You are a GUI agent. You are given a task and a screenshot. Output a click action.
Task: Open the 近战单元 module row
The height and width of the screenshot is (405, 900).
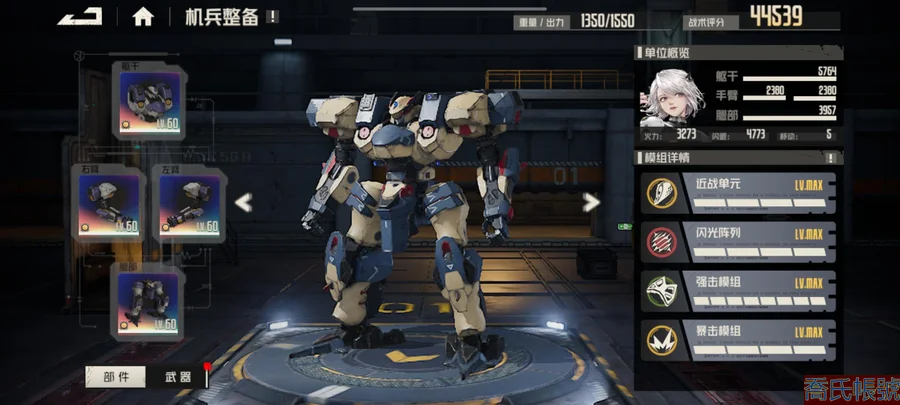(738, 192)
